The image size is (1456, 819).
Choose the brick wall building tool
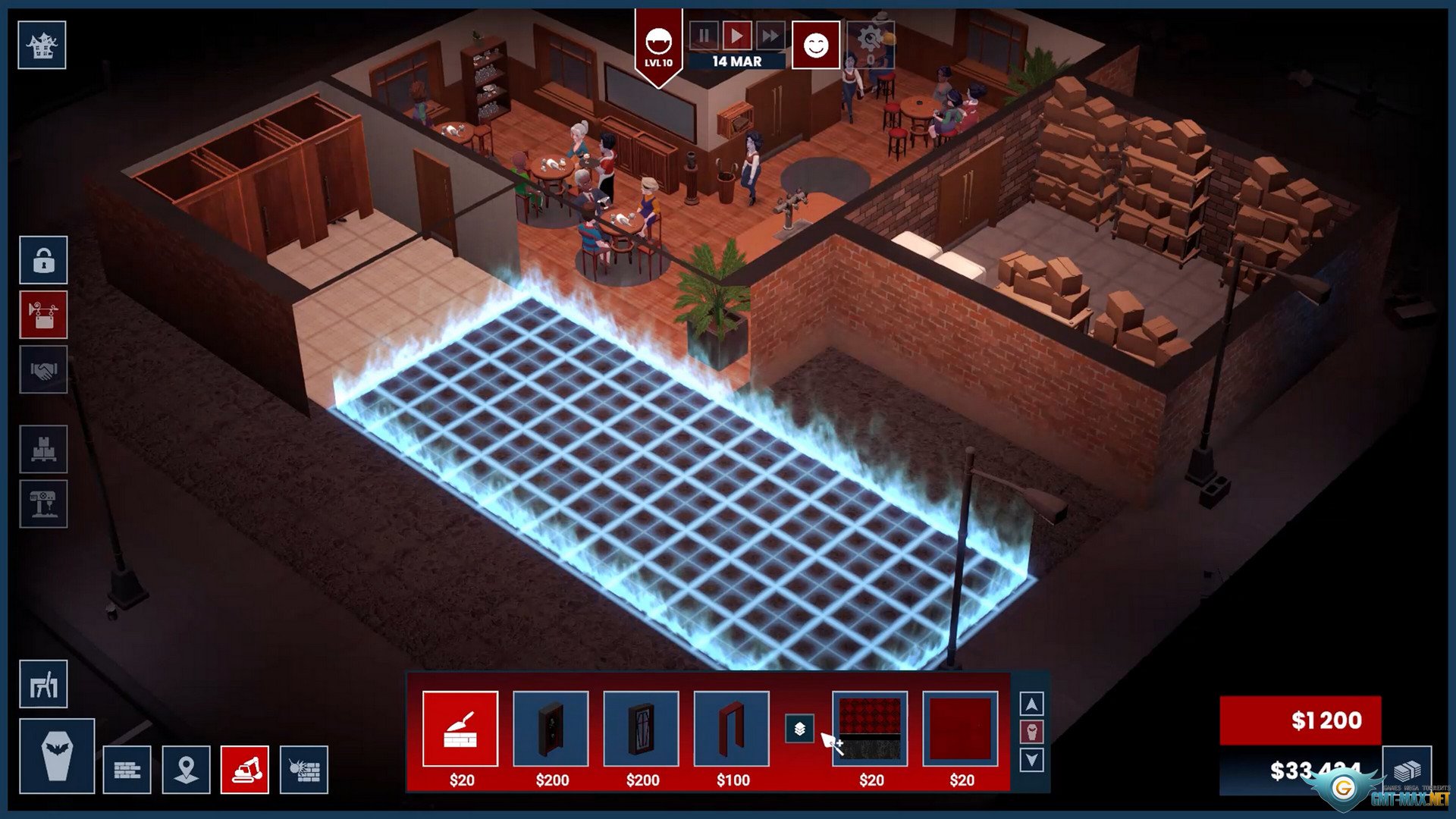tap(127, 770)
